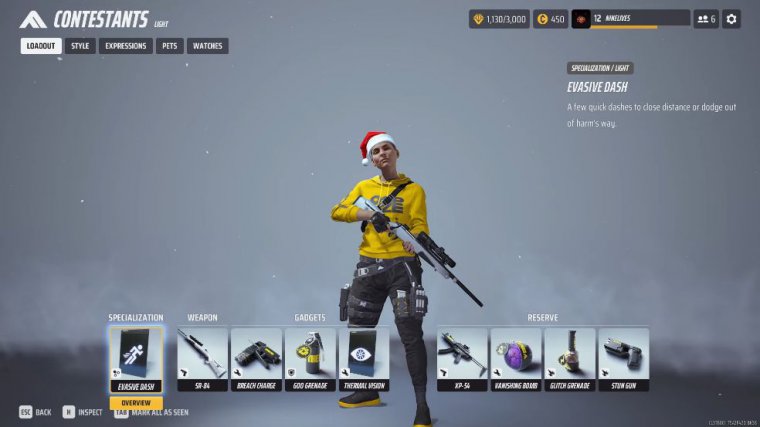Show the Watches tab
760x427 pixels.
tap(207, 46)
